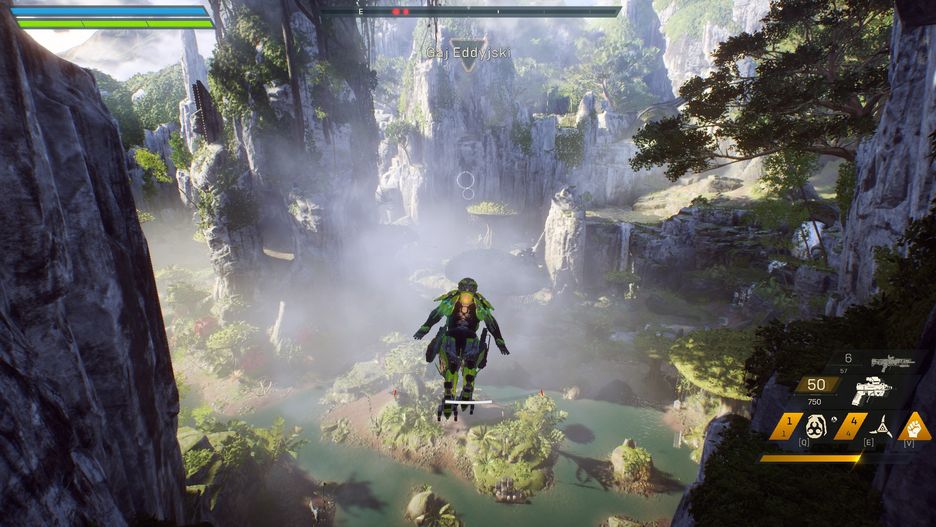Use the three-bladed shuriken ability icon

pos(881,427)
